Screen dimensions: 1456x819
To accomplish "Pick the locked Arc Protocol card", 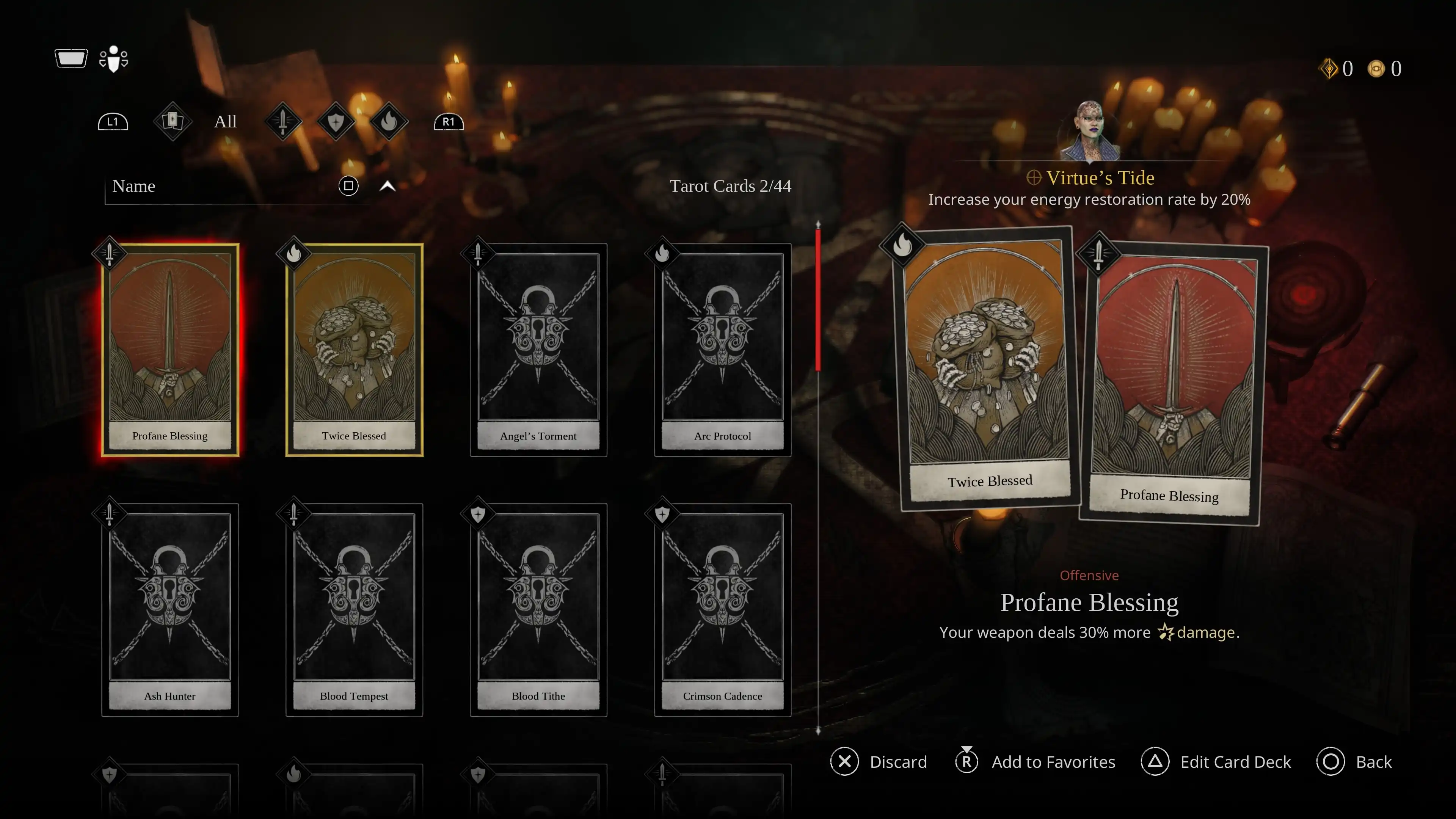I will point(722,349).
